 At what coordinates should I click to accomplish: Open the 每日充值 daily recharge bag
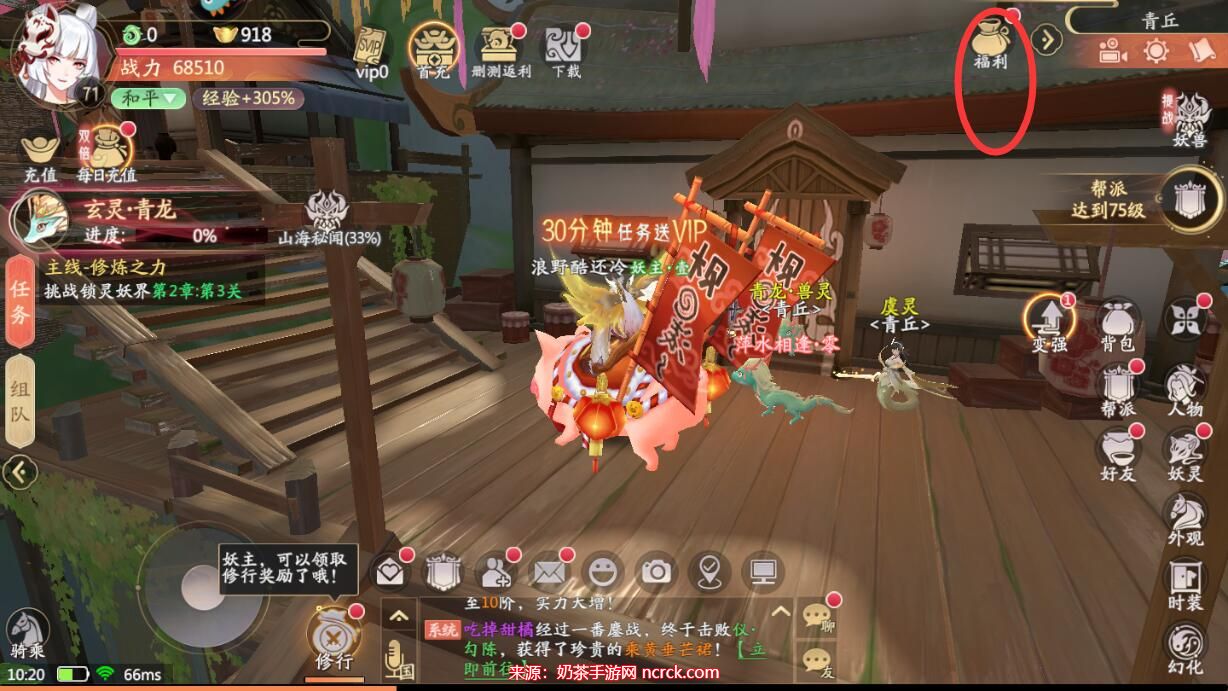tap(105, 155)
